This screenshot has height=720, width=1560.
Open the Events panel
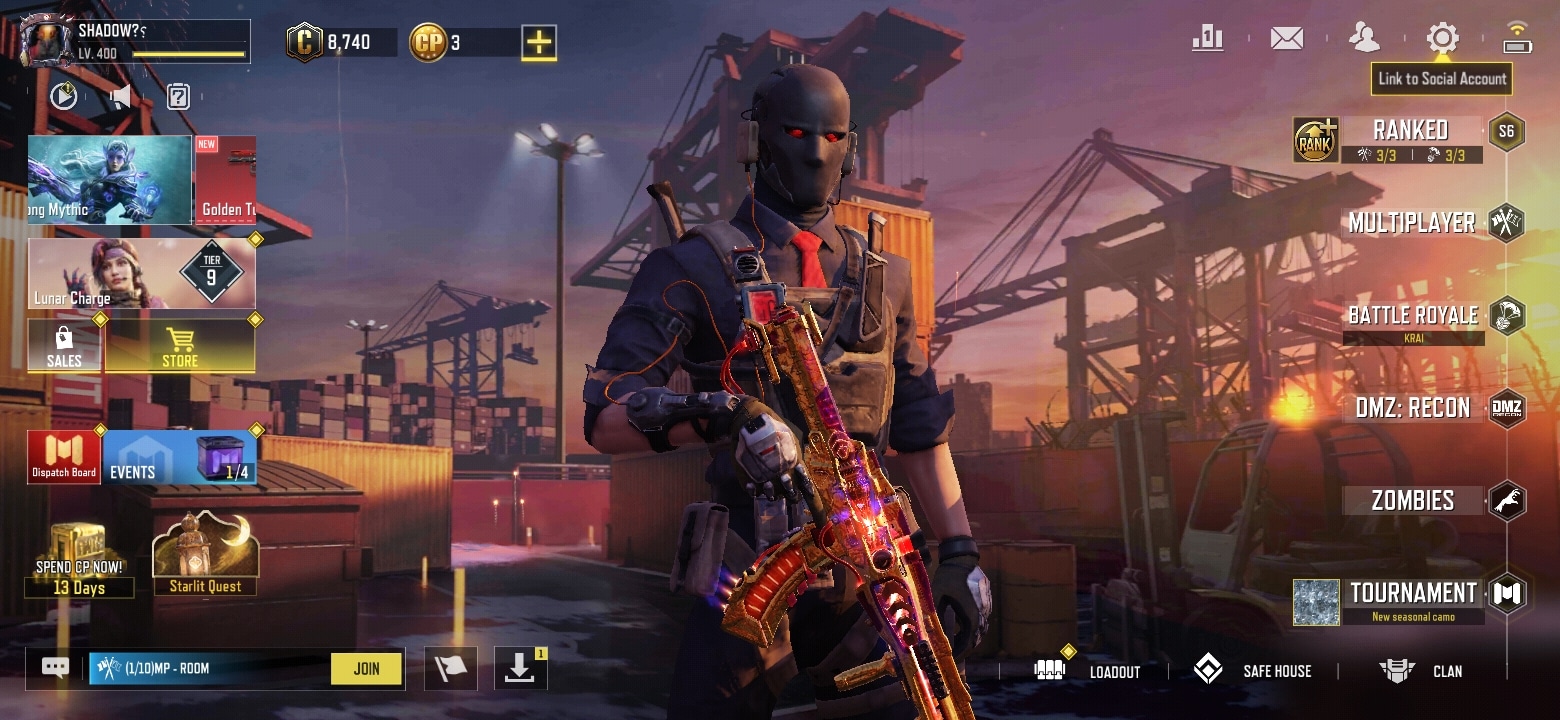point(180,459)
